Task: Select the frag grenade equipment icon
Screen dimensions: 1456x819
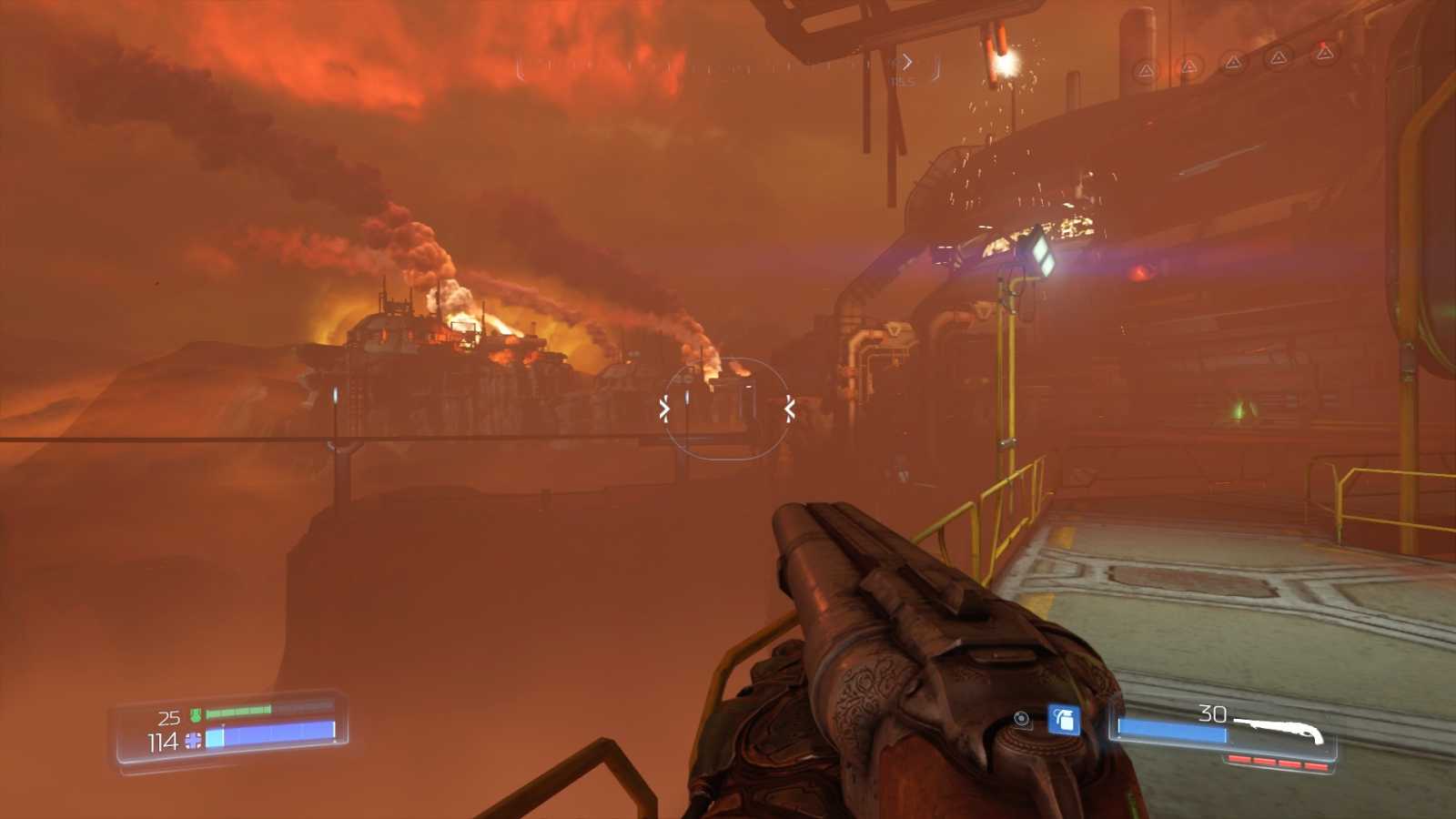Action: (x=1063, y=720)
